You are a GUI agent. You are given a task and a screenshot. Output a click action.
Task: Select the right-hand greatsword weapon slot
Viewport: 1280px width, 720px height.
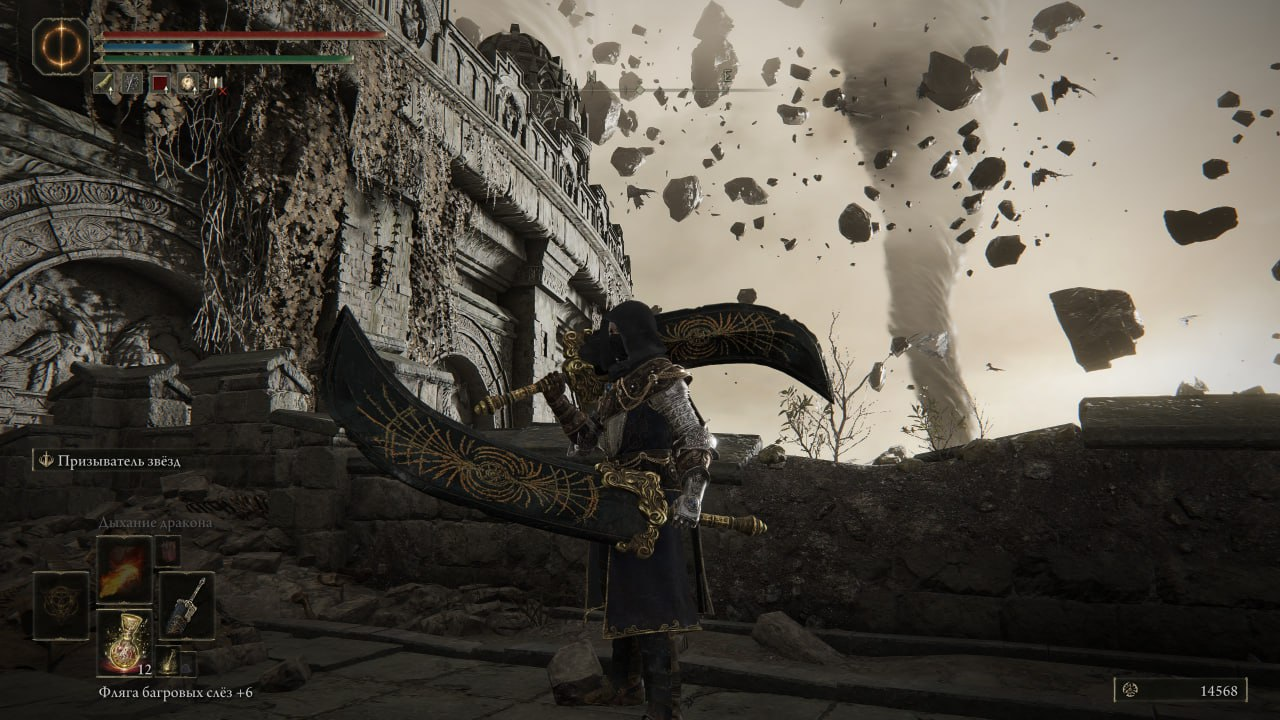point(187,605)
